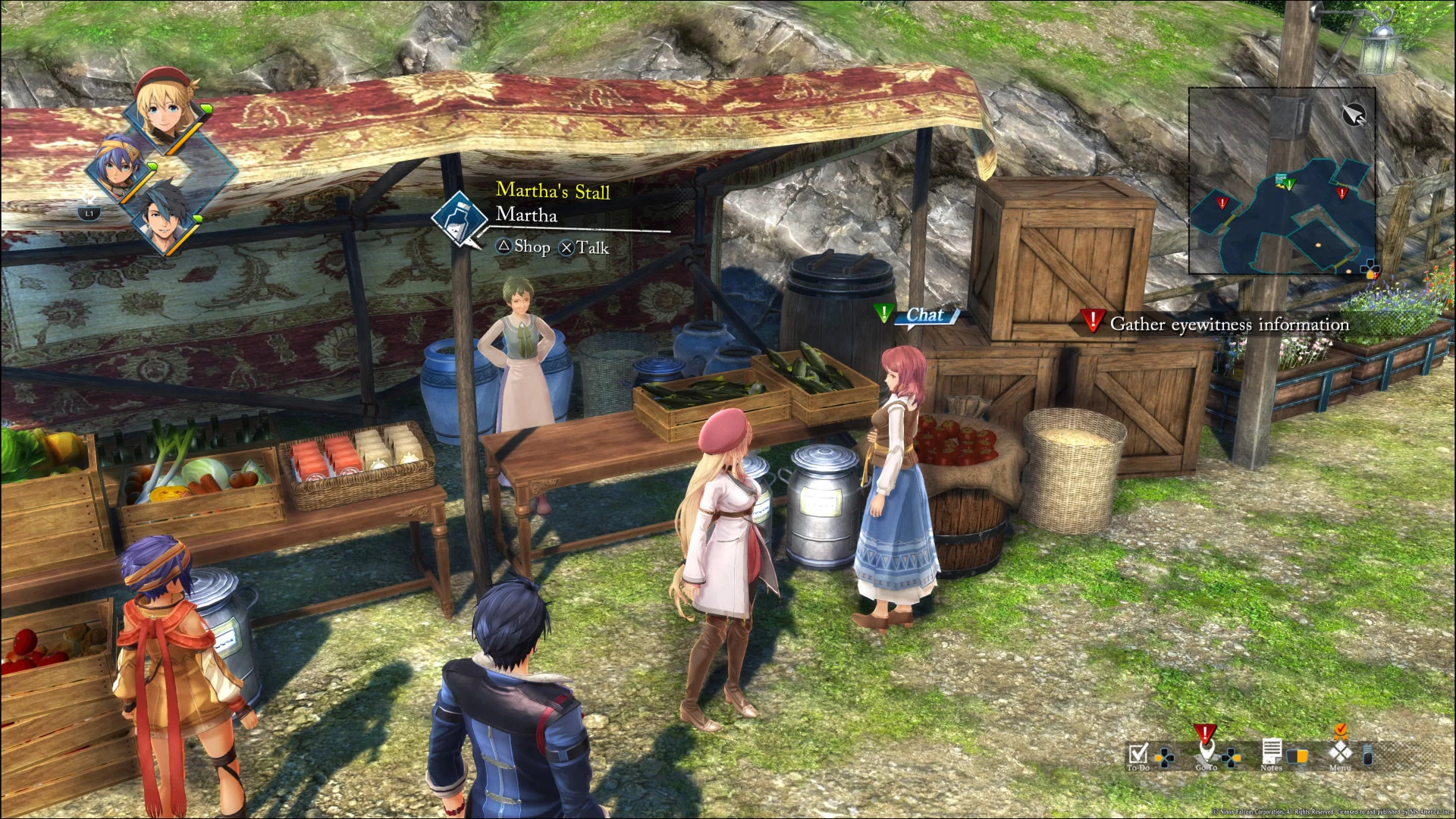The image size is (1456, 819).
Task: Open the To-Do list
Action: [x=1138, y=754]
